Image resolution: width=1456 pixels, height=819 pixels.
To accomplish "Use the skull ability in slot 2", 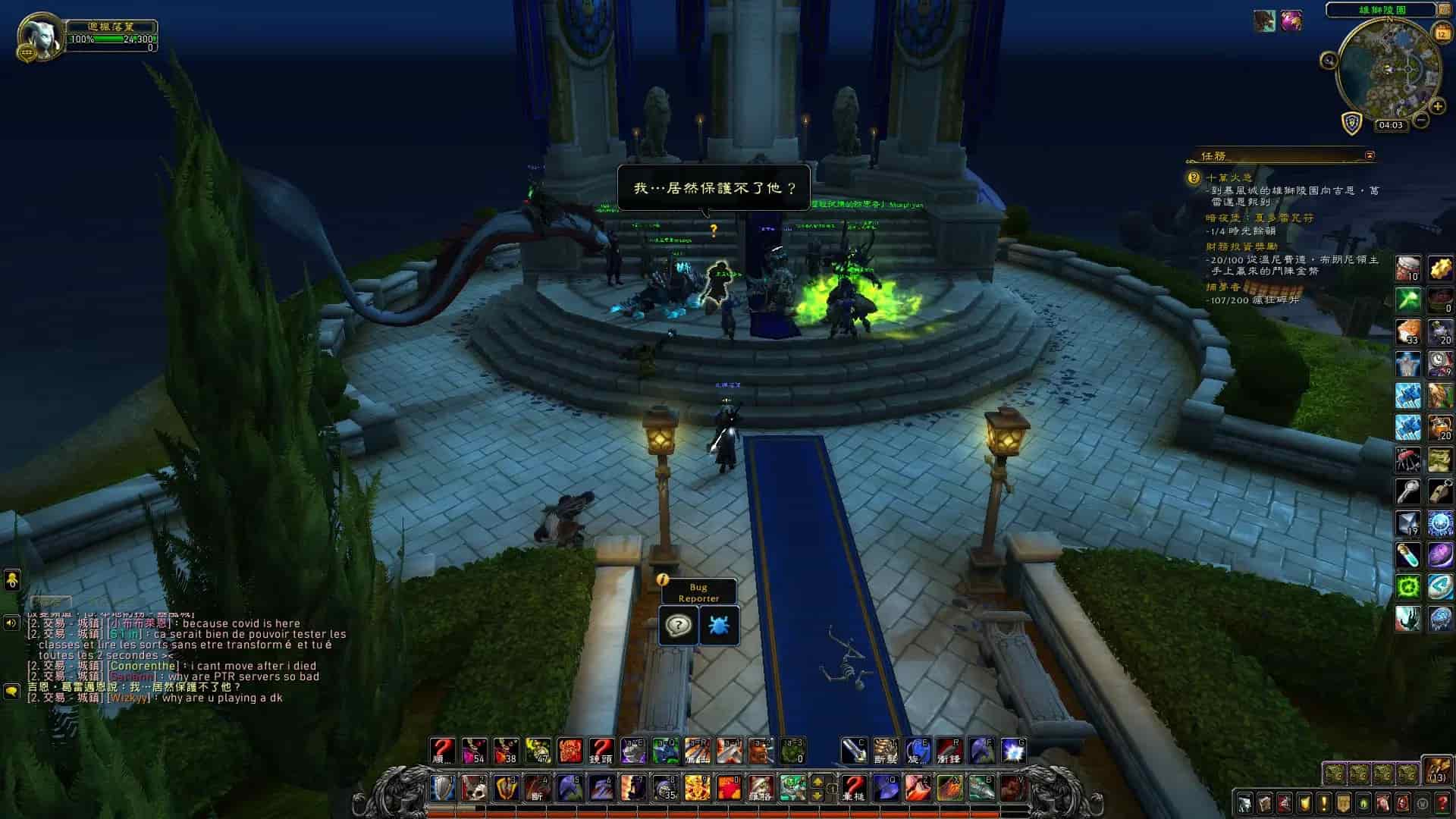I will pyautogui.click(x=475, y=788).
